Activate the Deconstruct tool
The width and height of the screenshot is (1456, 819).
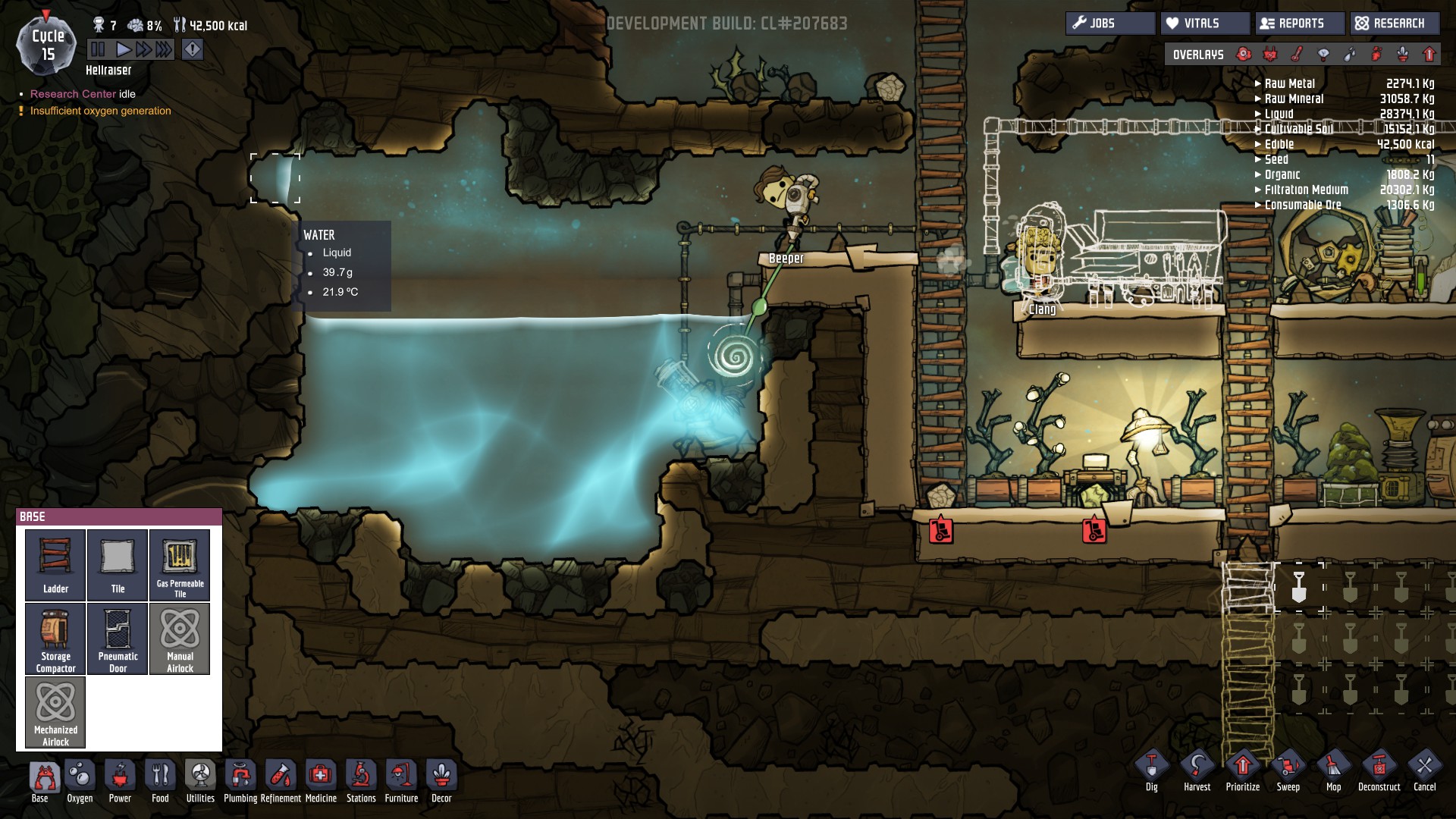pyautogui.click(x=1379, y=770)
